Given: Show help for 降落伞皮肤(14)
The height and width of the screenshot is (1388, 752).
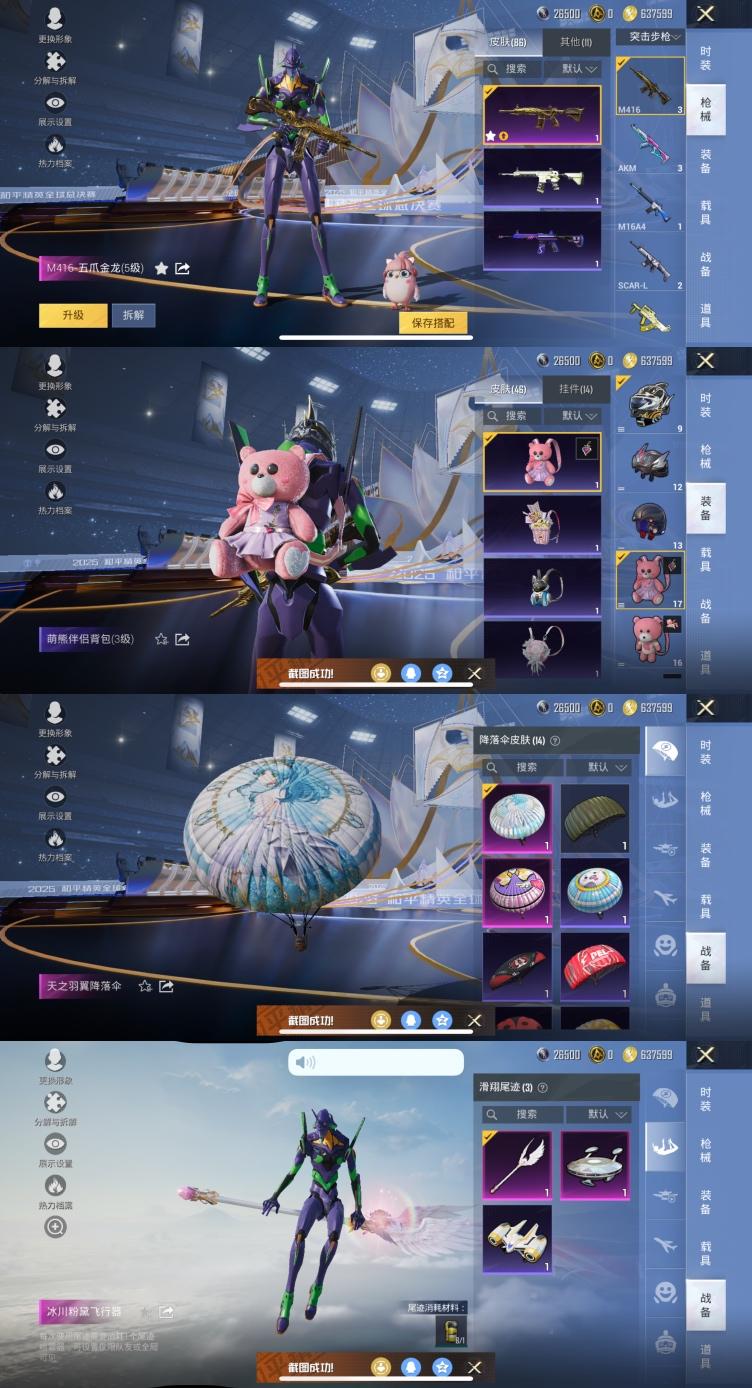Looking at the screenshot, I should [555, 741].
